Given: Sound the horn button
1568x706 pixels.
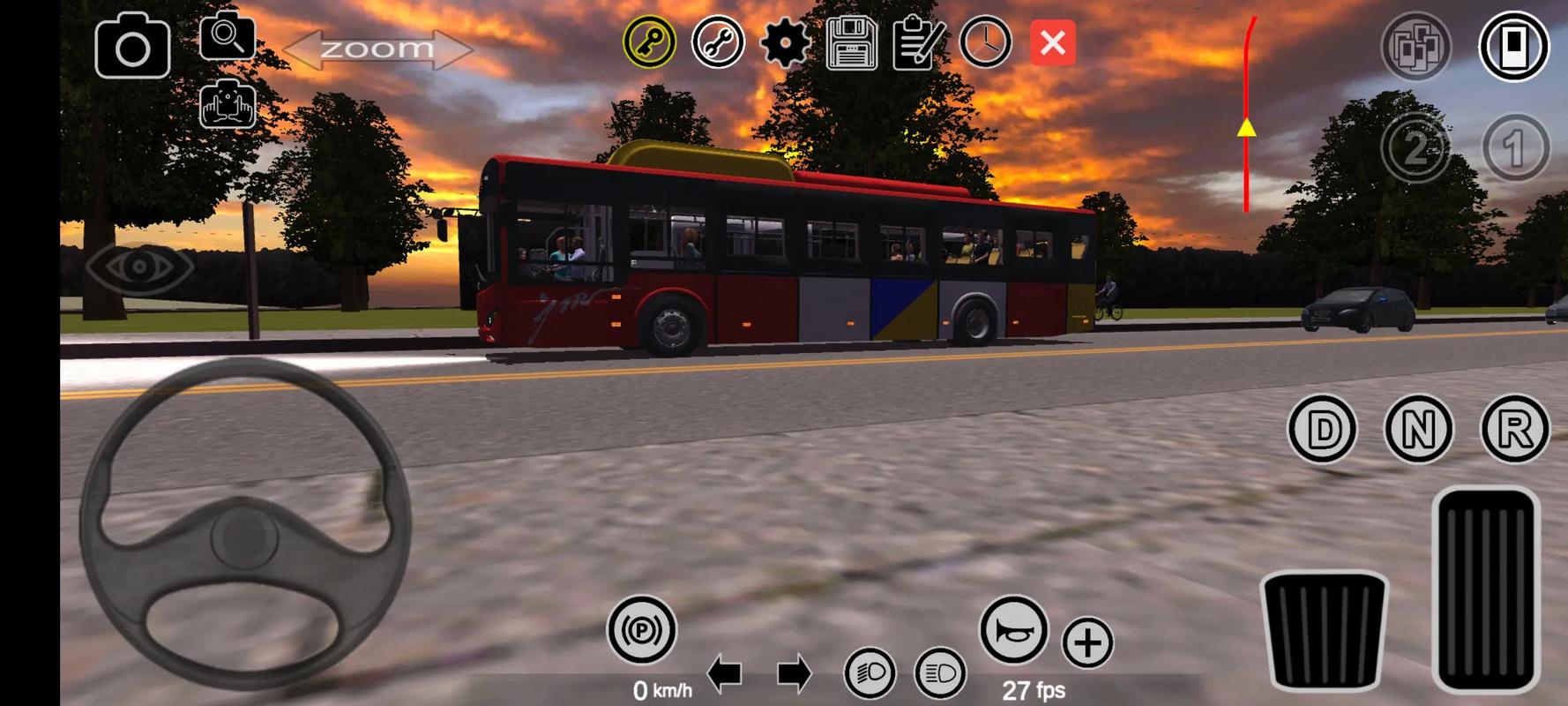Looking at the screenshot, I should pyautogui.click(x=1014, y=630).
